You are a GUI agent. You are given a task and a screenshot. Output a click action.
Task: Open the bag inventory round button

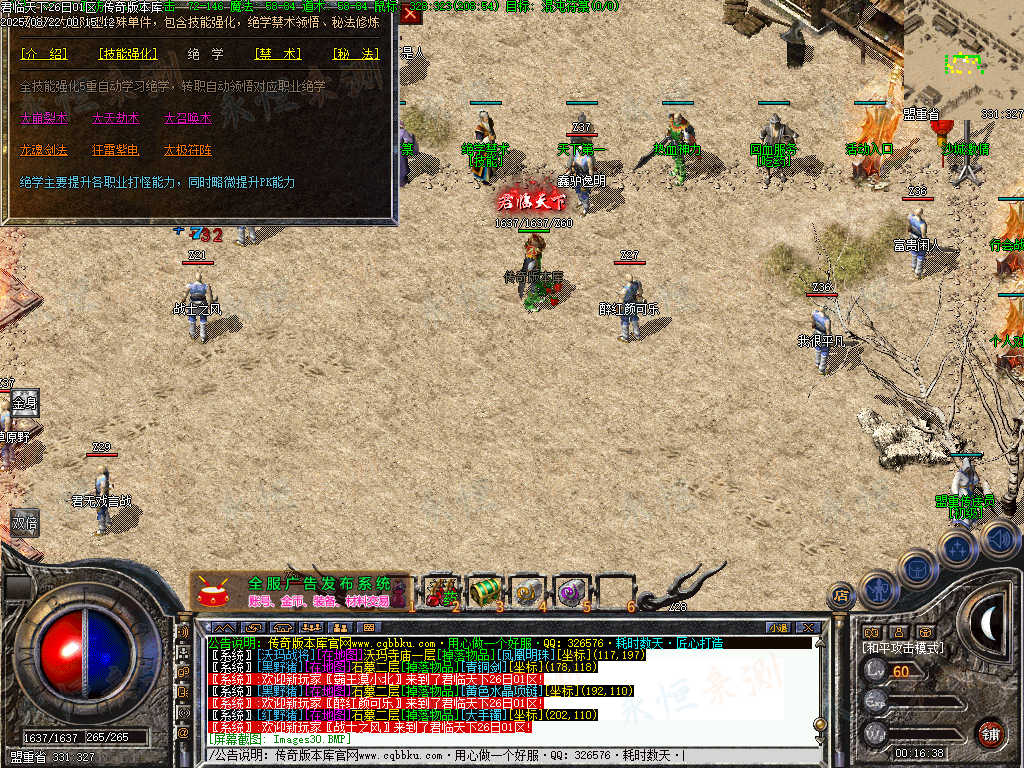click(x=917, y=568)
